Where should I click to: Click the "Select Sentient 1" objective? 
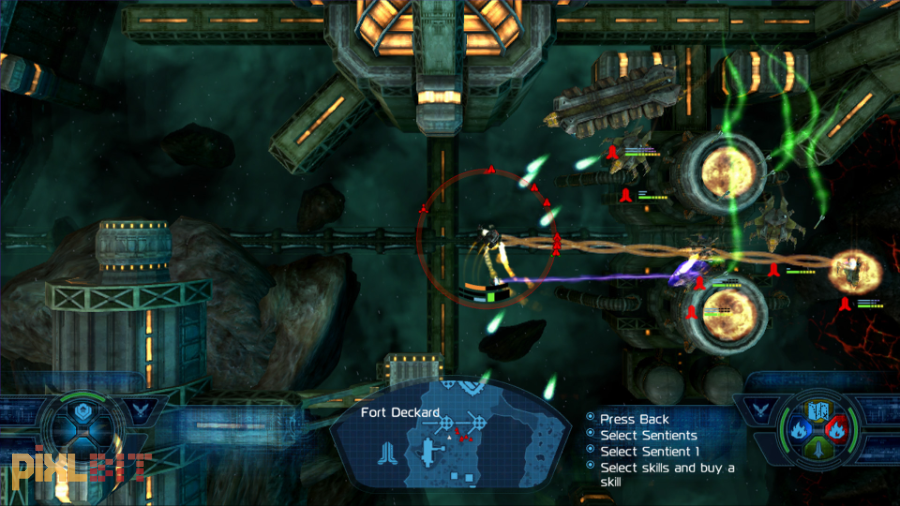[649, 451]
